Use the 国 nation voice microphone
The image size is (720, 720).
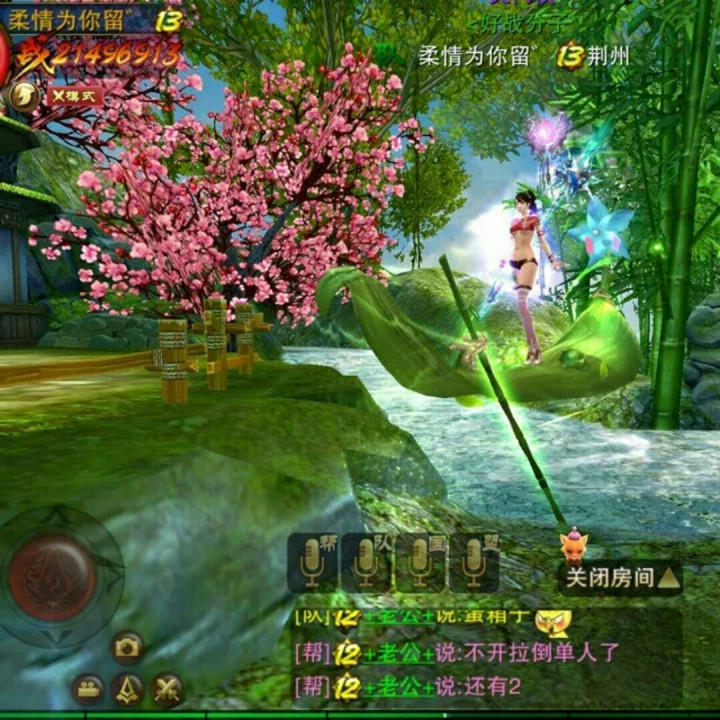point(420,562)
